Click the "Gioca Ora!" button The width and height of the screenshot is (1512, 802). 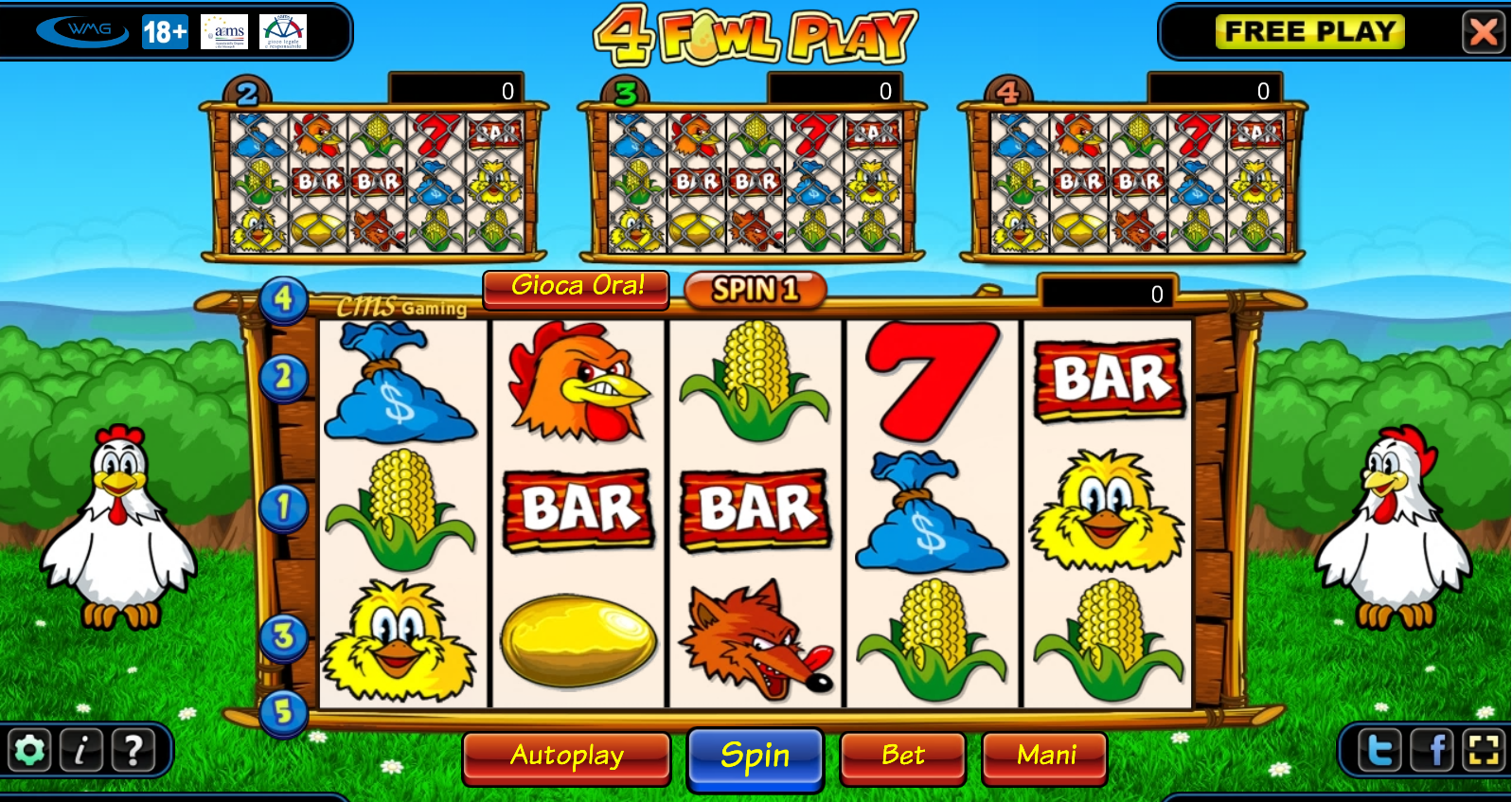coord(577,287)
